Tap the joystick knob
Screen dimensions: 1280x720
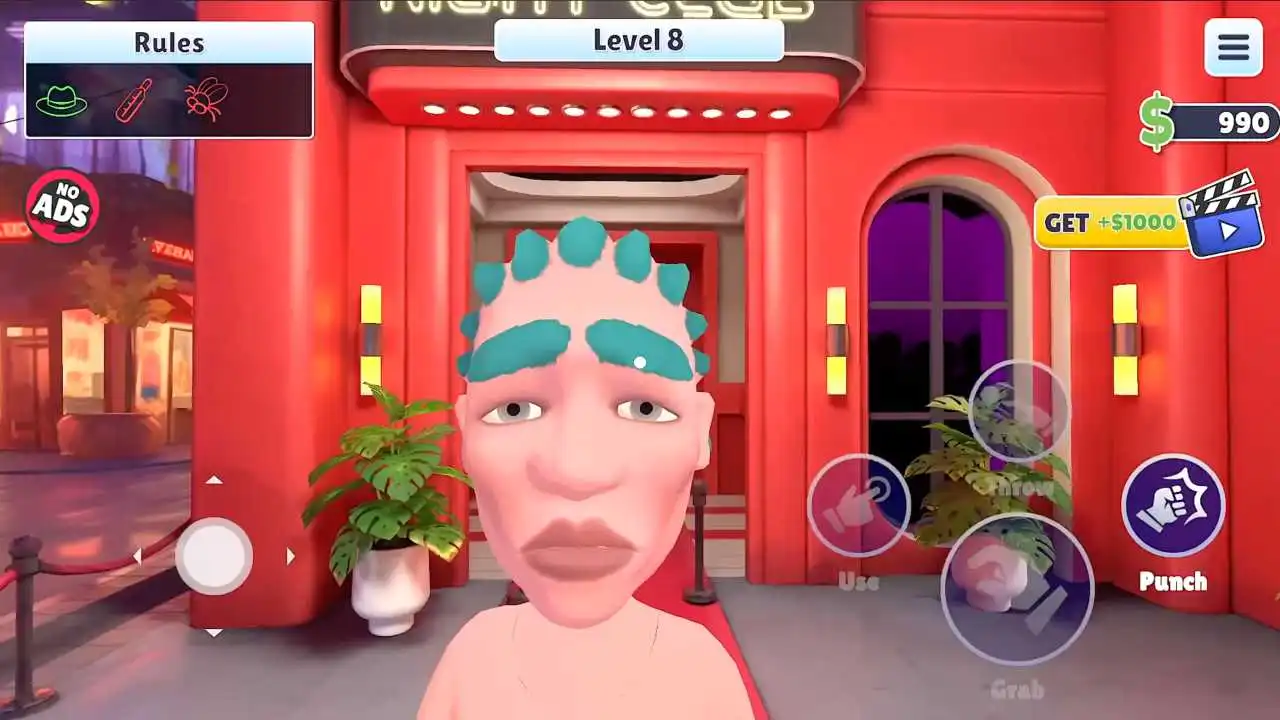click(215, 557)
